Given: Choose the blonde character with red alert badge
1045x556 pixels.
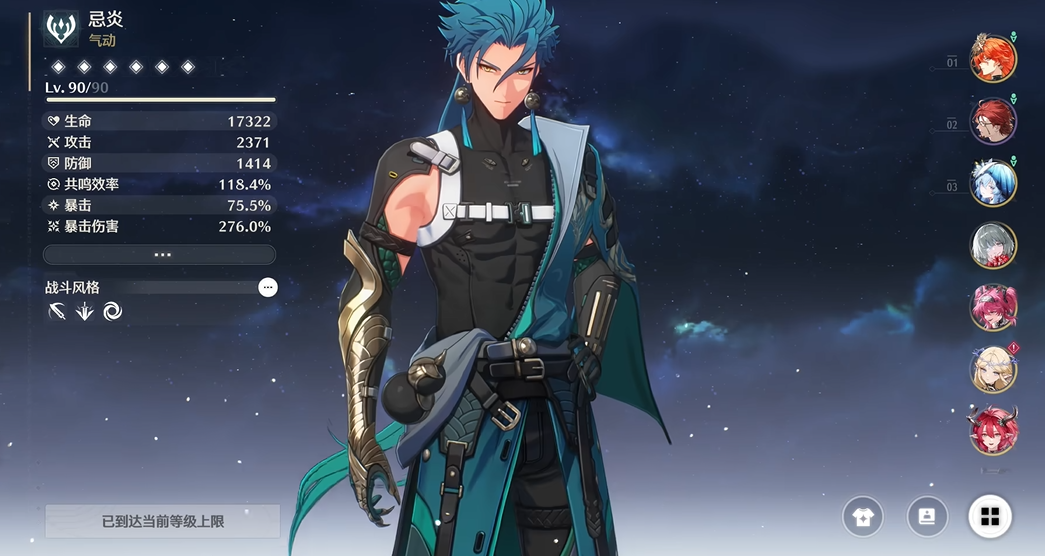Looking at the screenshot, I should (x=993, y=369).
